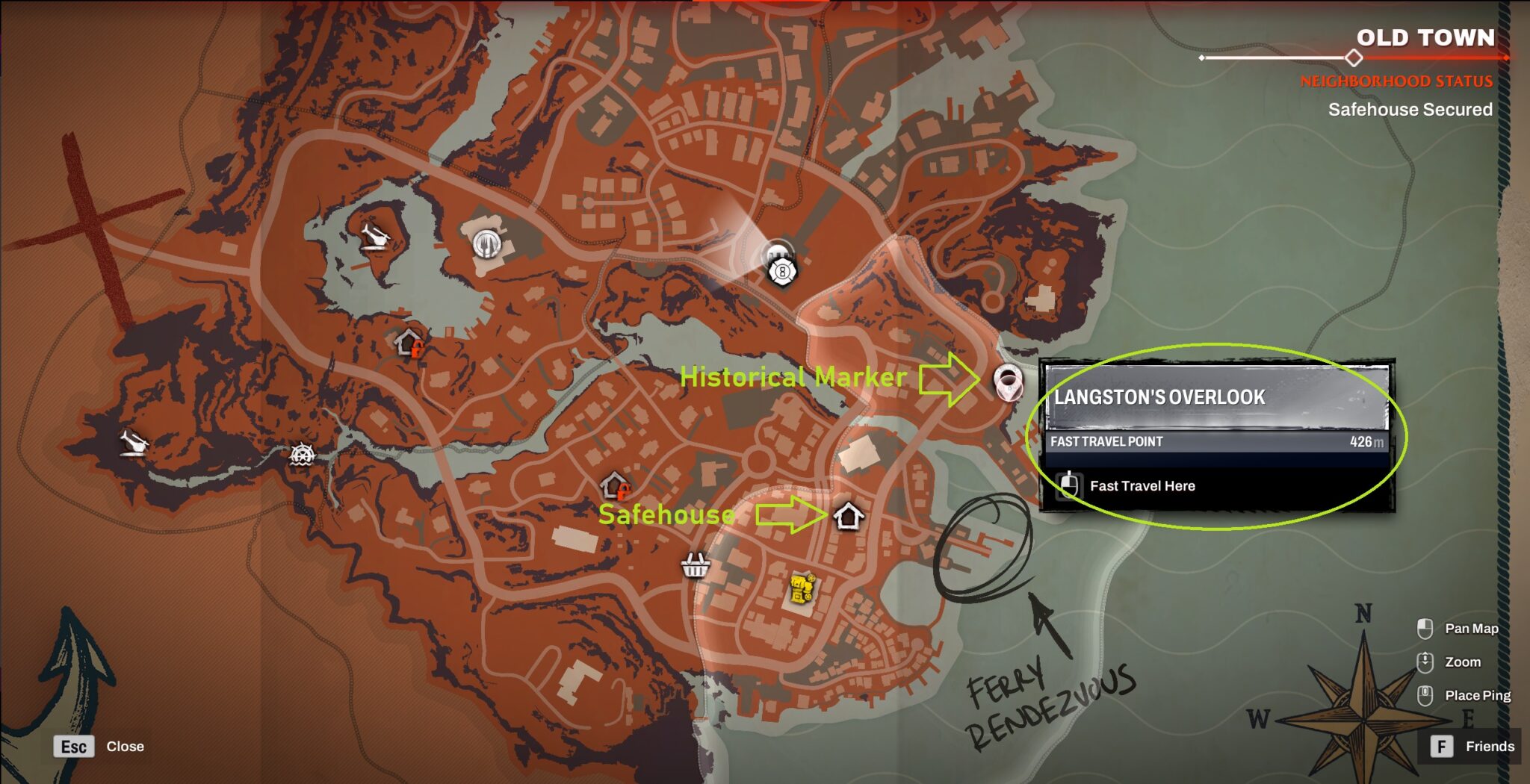Click the Safehouse home icon
The width and height of the screenshot is (1530, 784).
(849, 515)
